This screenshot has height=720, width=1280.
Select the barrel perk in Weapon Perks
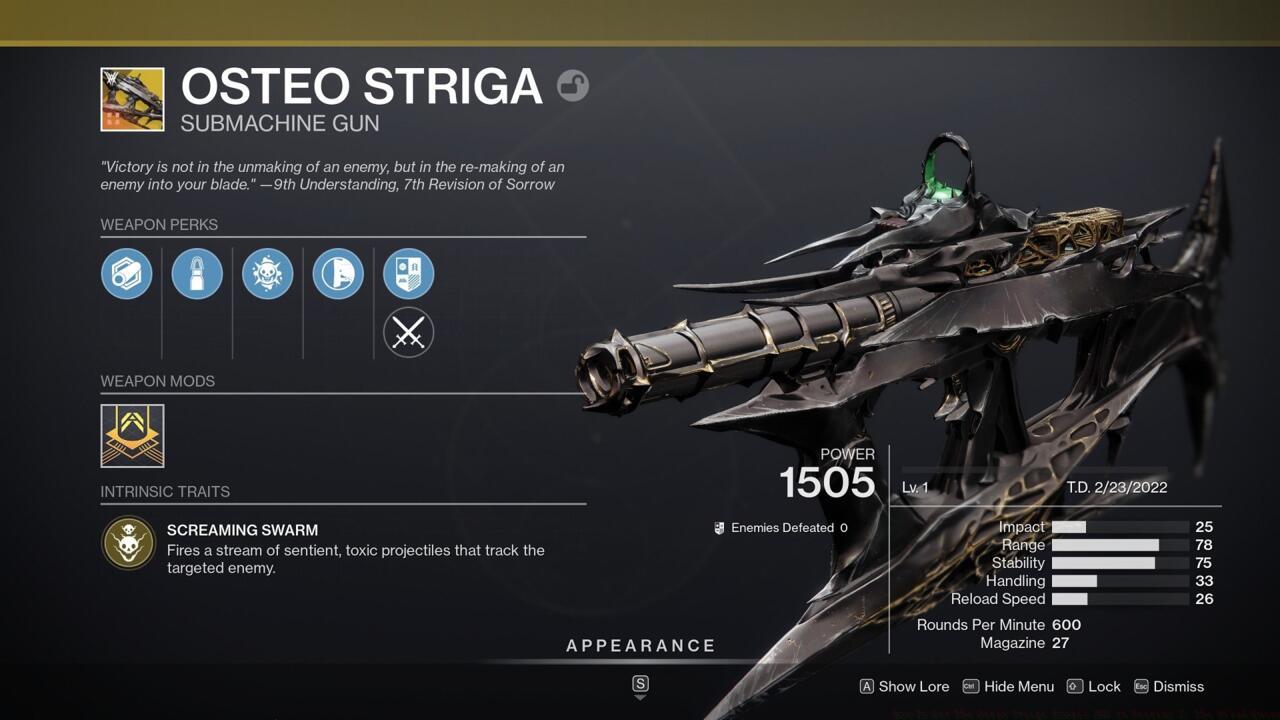click(127, 273)
